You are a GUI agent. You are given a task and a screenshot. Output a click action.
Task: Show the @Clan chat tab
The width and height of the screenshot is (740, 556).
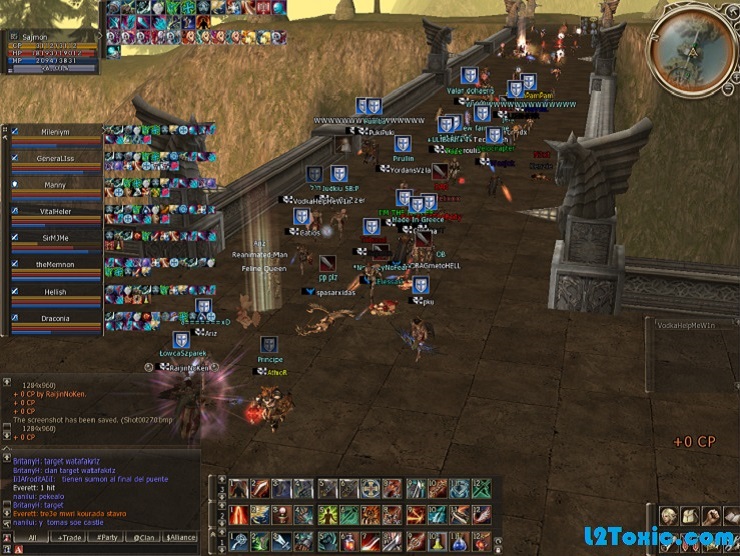[143, 537]
